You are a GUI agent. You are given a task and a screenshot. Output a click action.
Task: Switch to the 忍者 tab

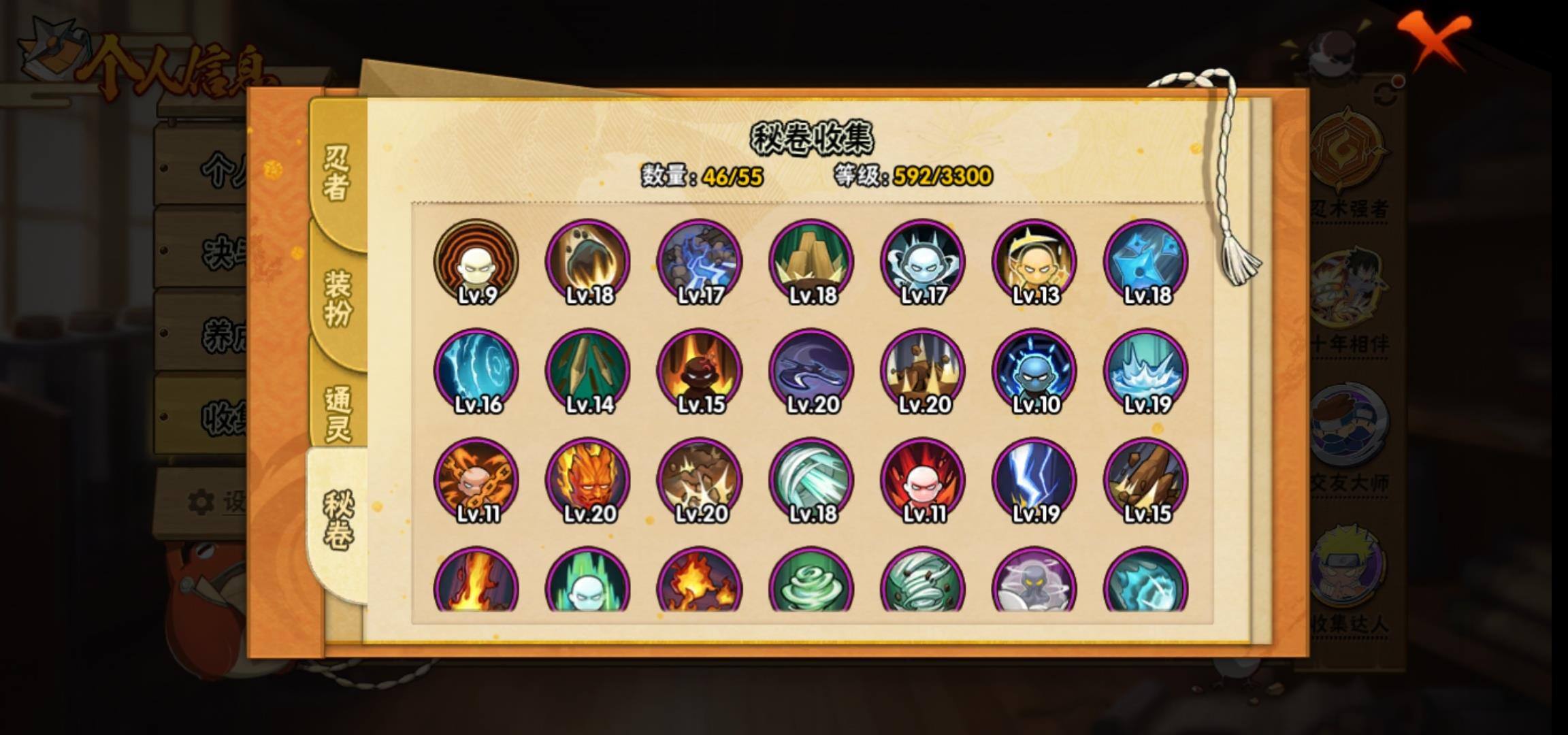click(x=337, y=174)
